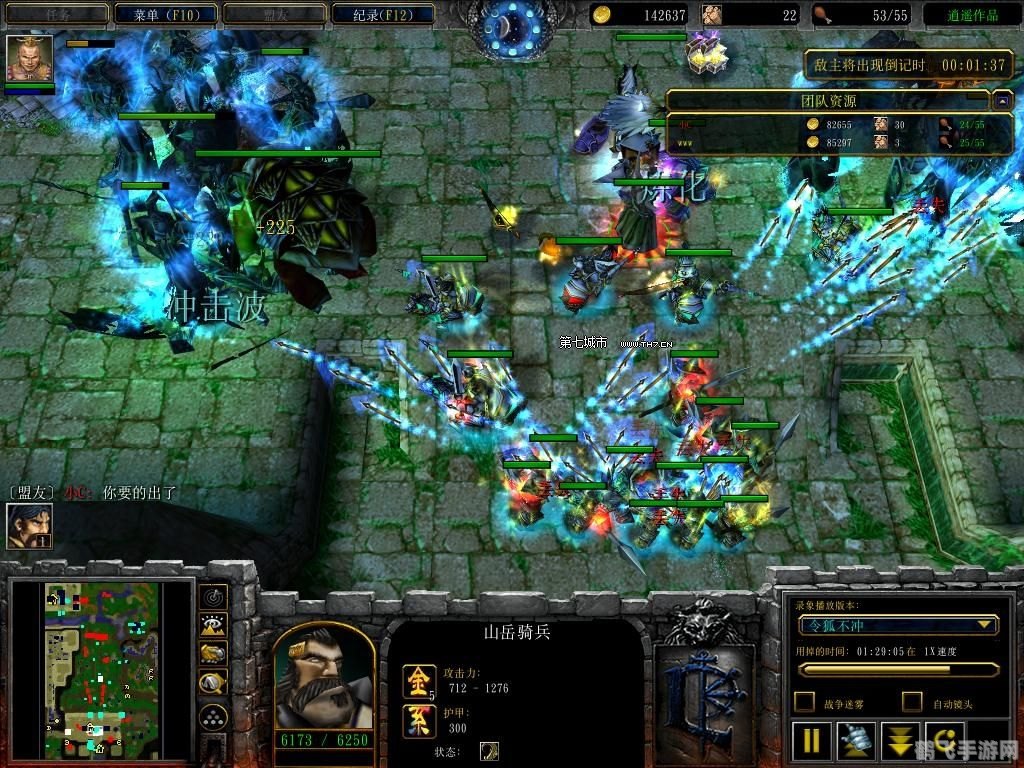
Task: Pause the replay playback
Action: click(812, 741)
